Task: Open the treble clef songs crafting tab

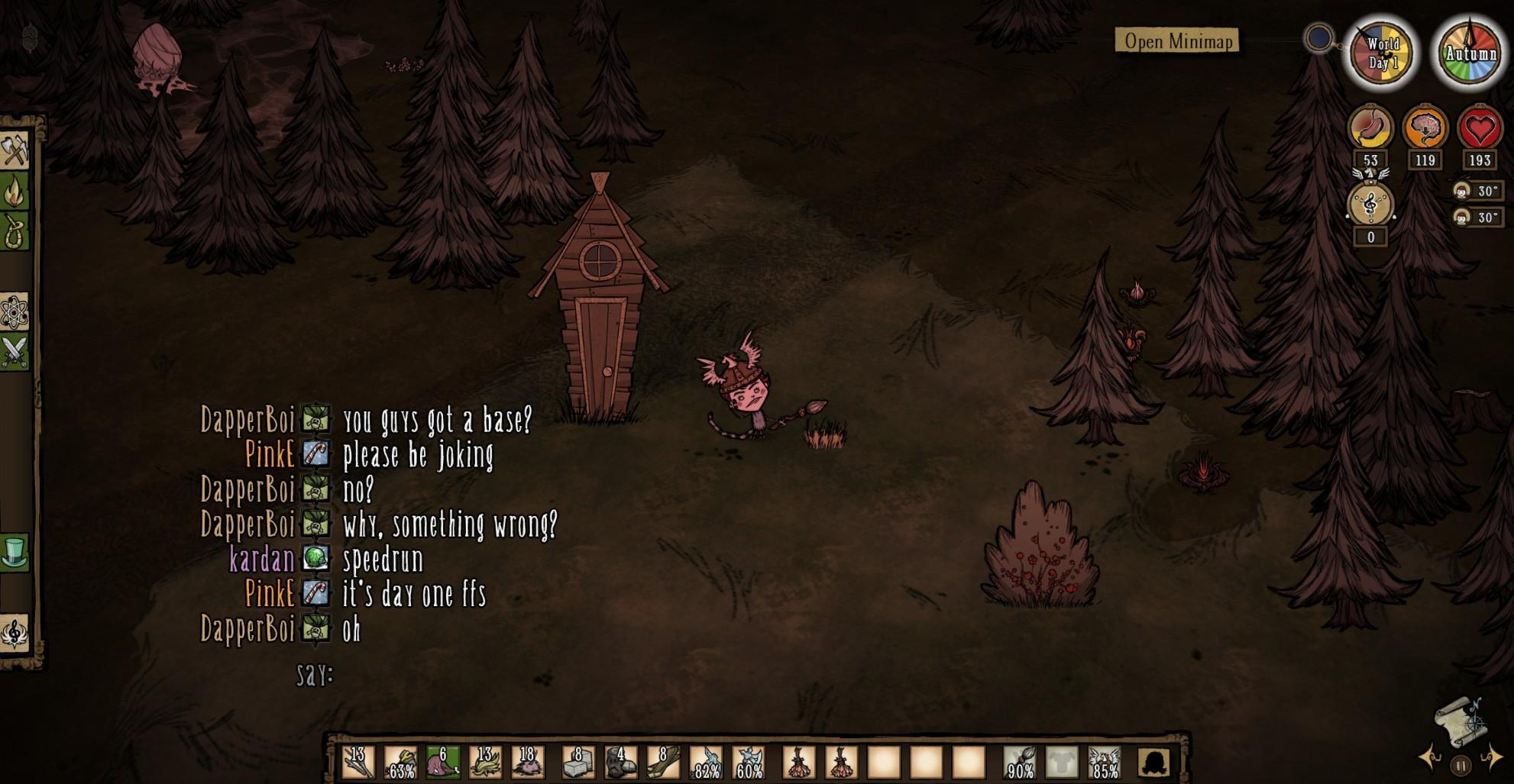Action: (x=15, y=633)
